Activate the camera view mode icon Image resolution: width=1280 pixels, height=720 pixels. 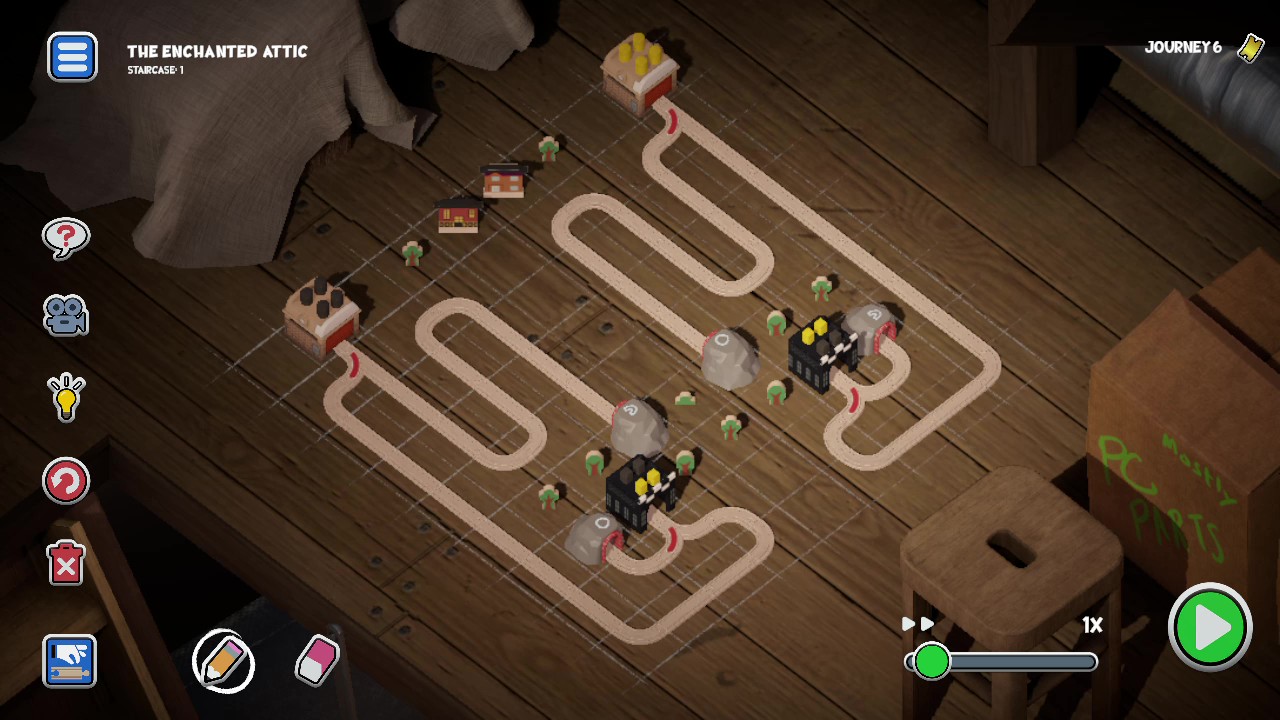tap(66, 317)
